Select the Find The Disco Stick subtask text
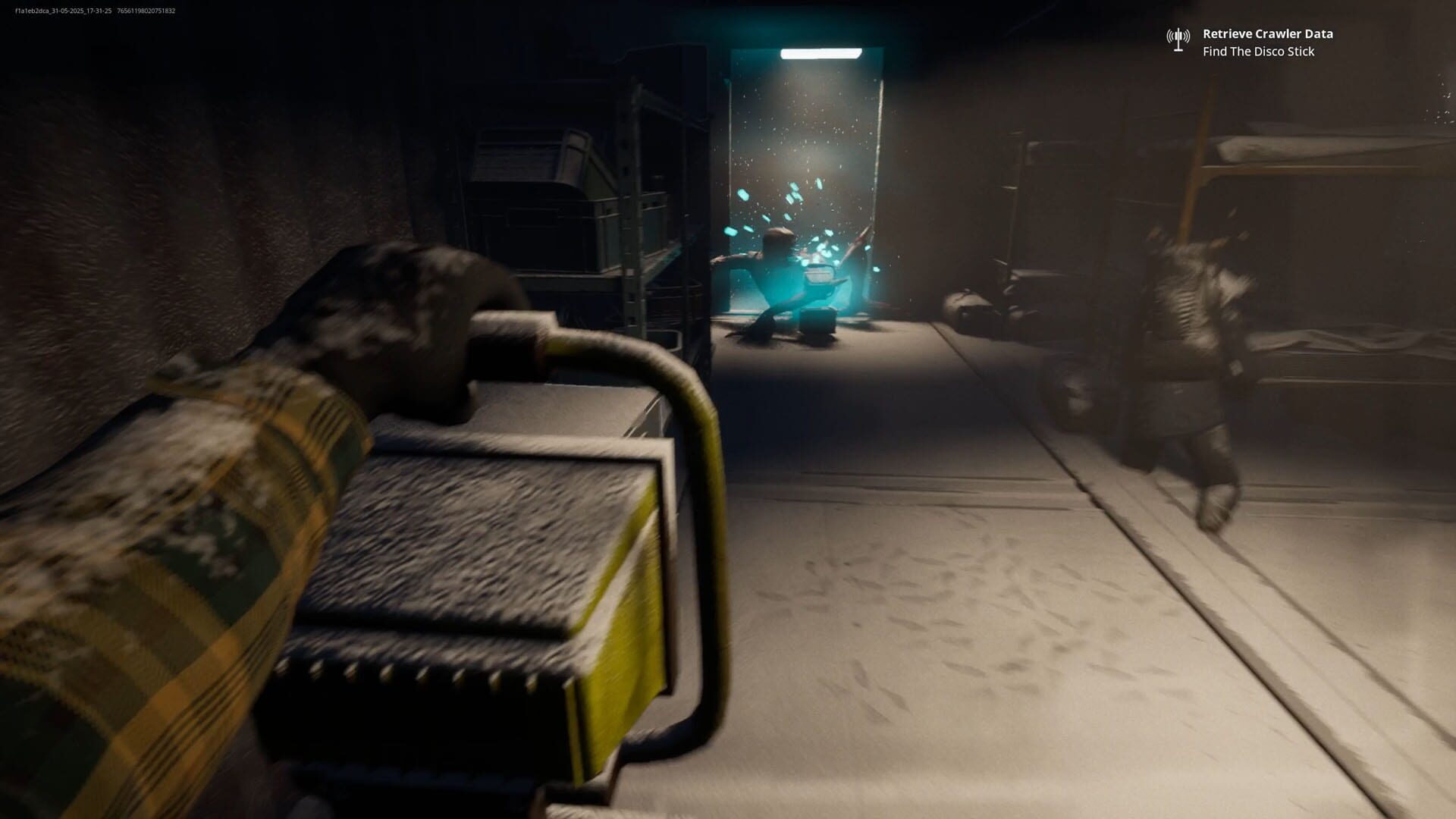Screen dimensions: 1456x819 click(1259, 52)
